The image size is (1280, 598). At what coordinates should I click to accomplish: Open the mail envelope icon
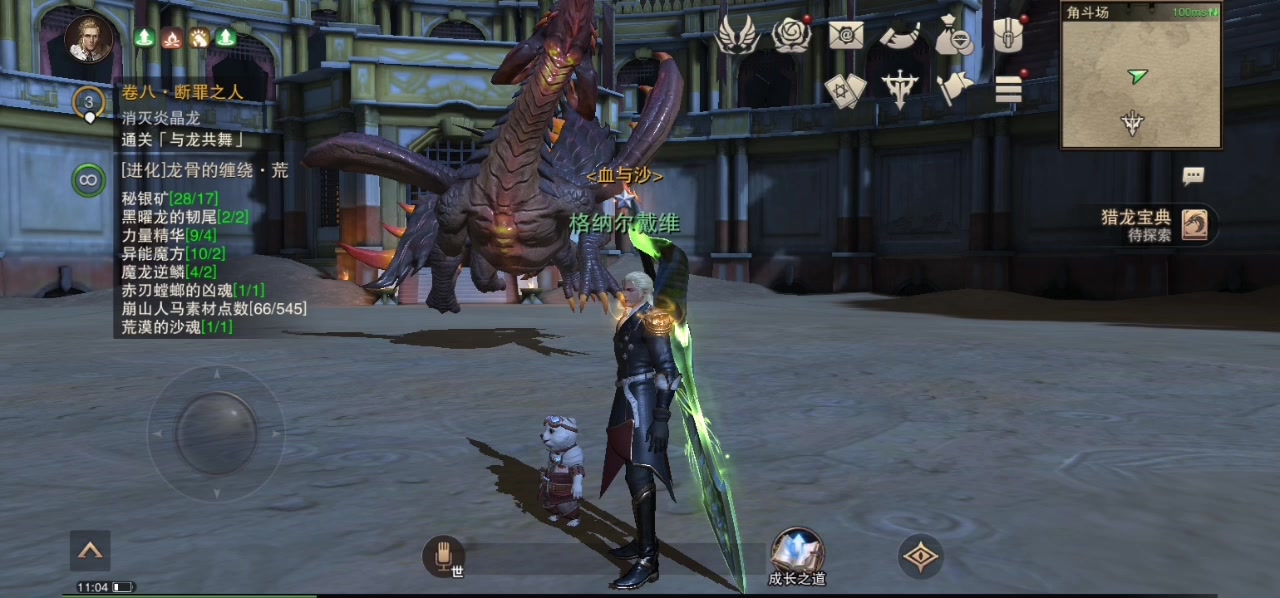coord(846,36)
